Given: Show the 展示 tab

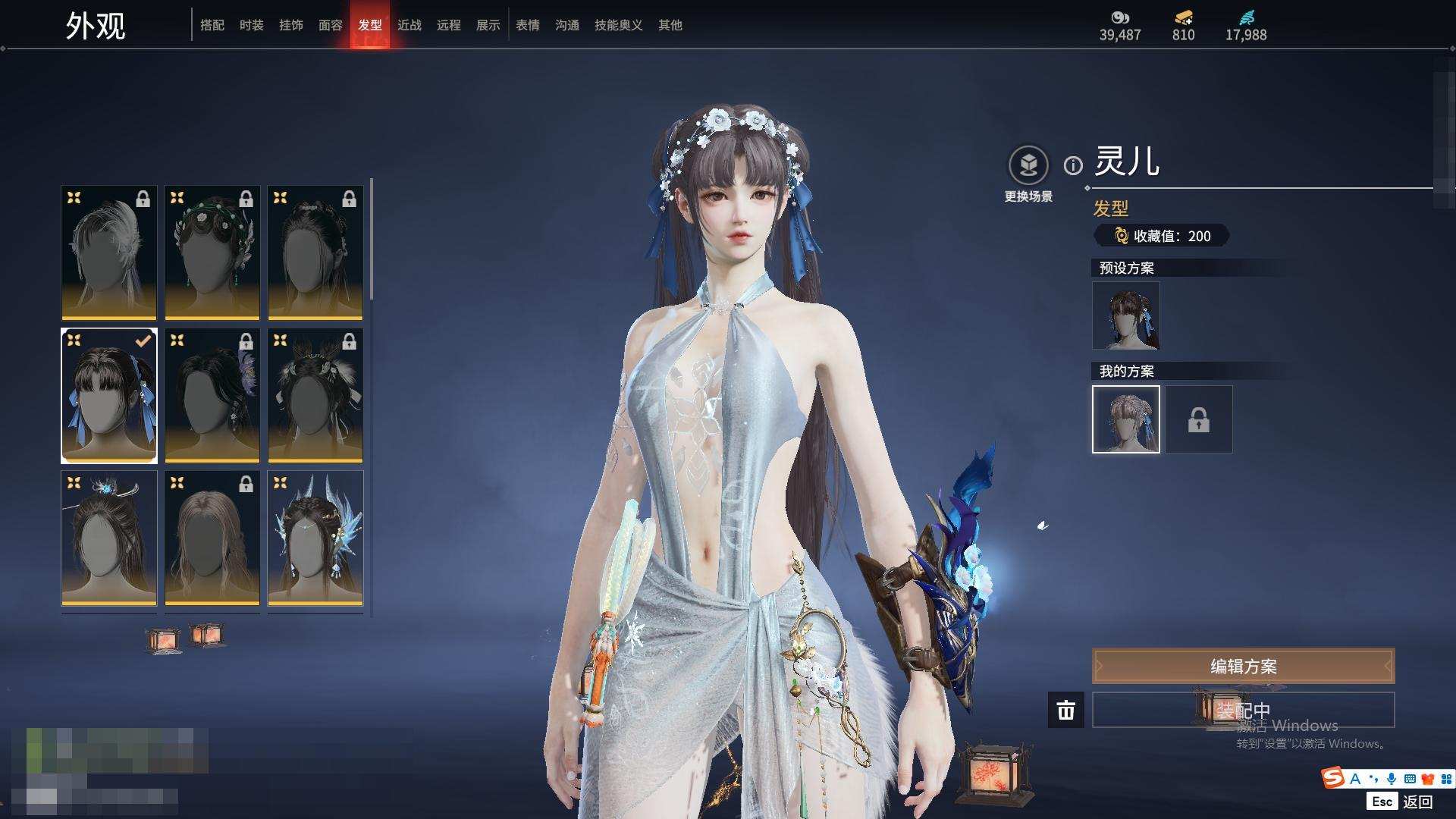Looking at the screenshot, I should 488,25.
